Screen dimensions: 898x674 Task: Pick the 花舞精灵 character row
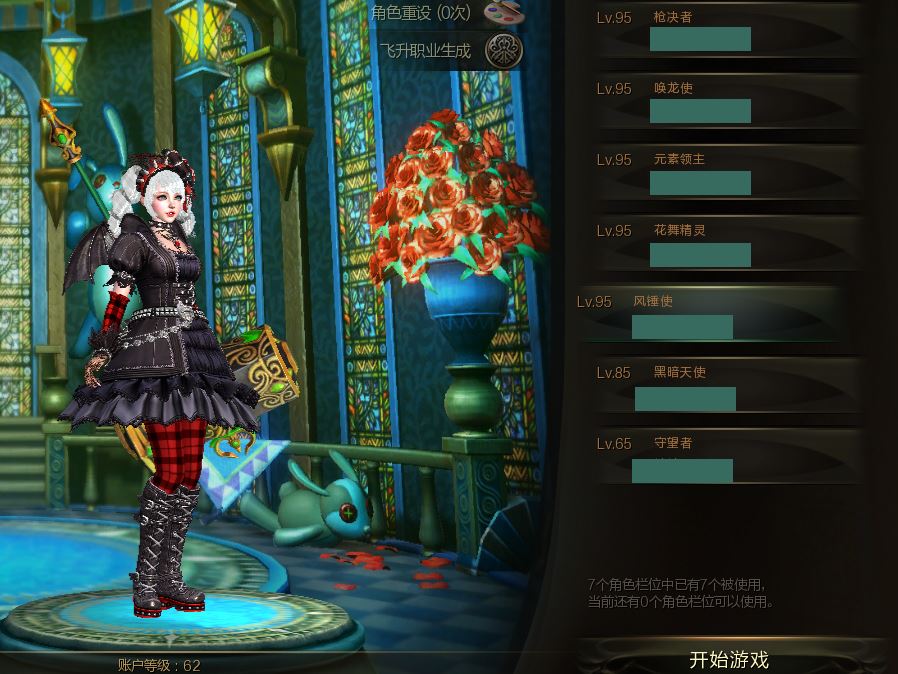[x=722, y=243]
